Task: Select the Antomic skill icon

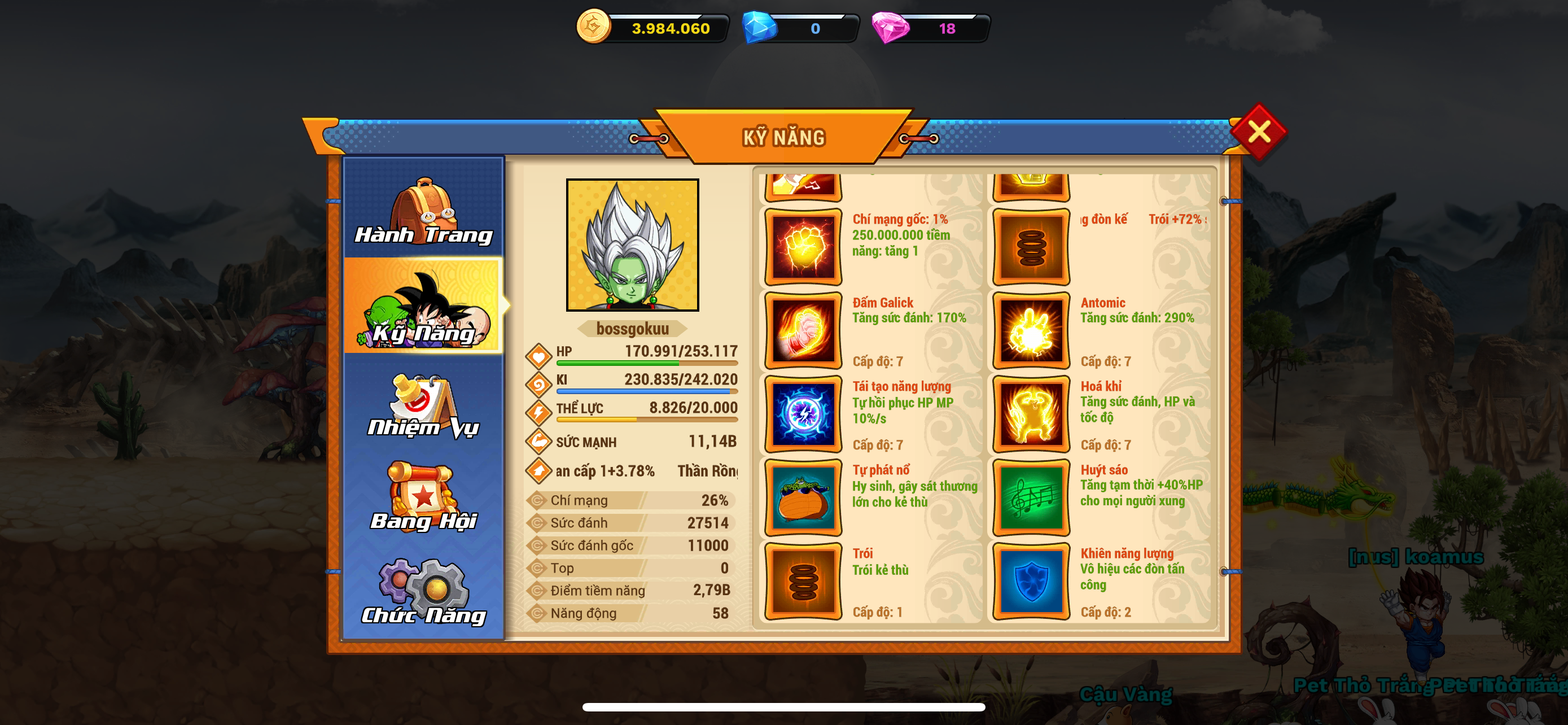Action: click(1031, 330)
